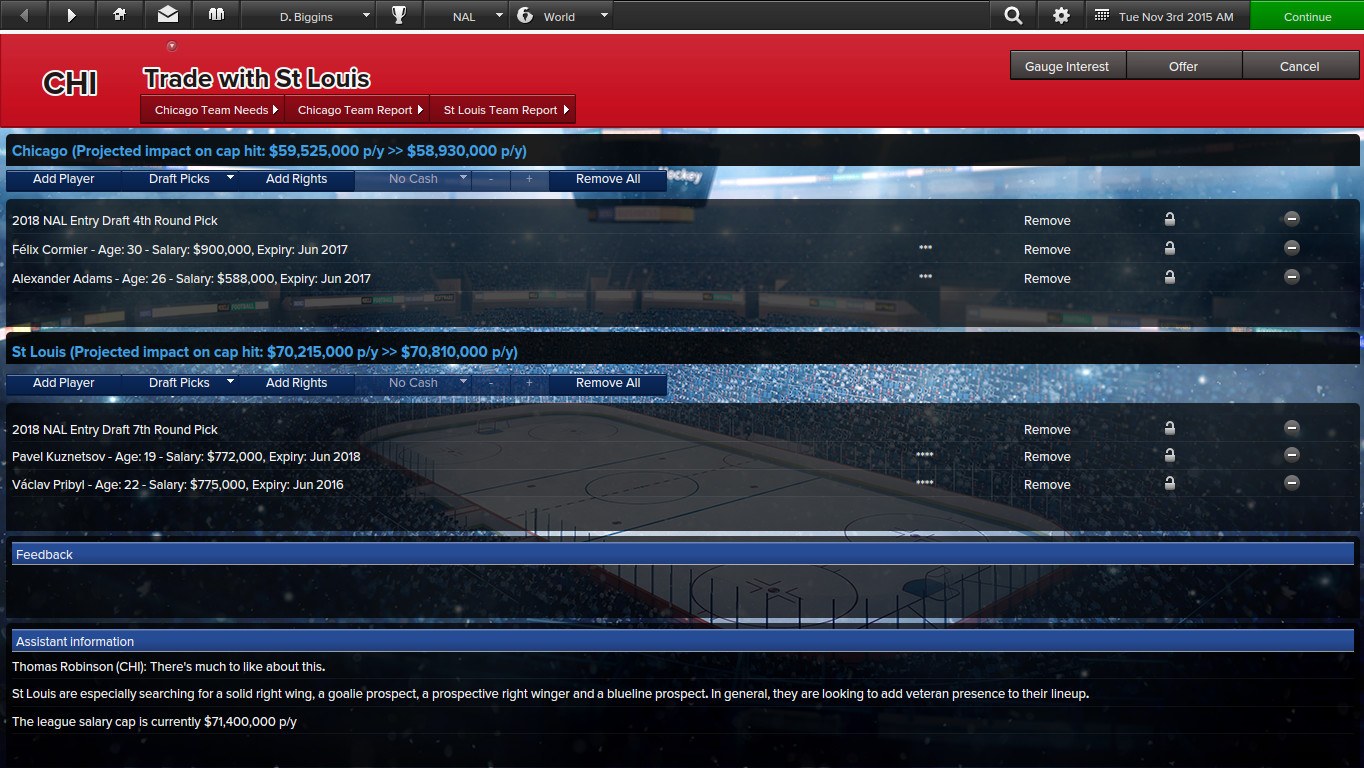Lock Félix Cormier's trade entry
Viewport: 1364px width, 768px height.
coord(1169,247)
